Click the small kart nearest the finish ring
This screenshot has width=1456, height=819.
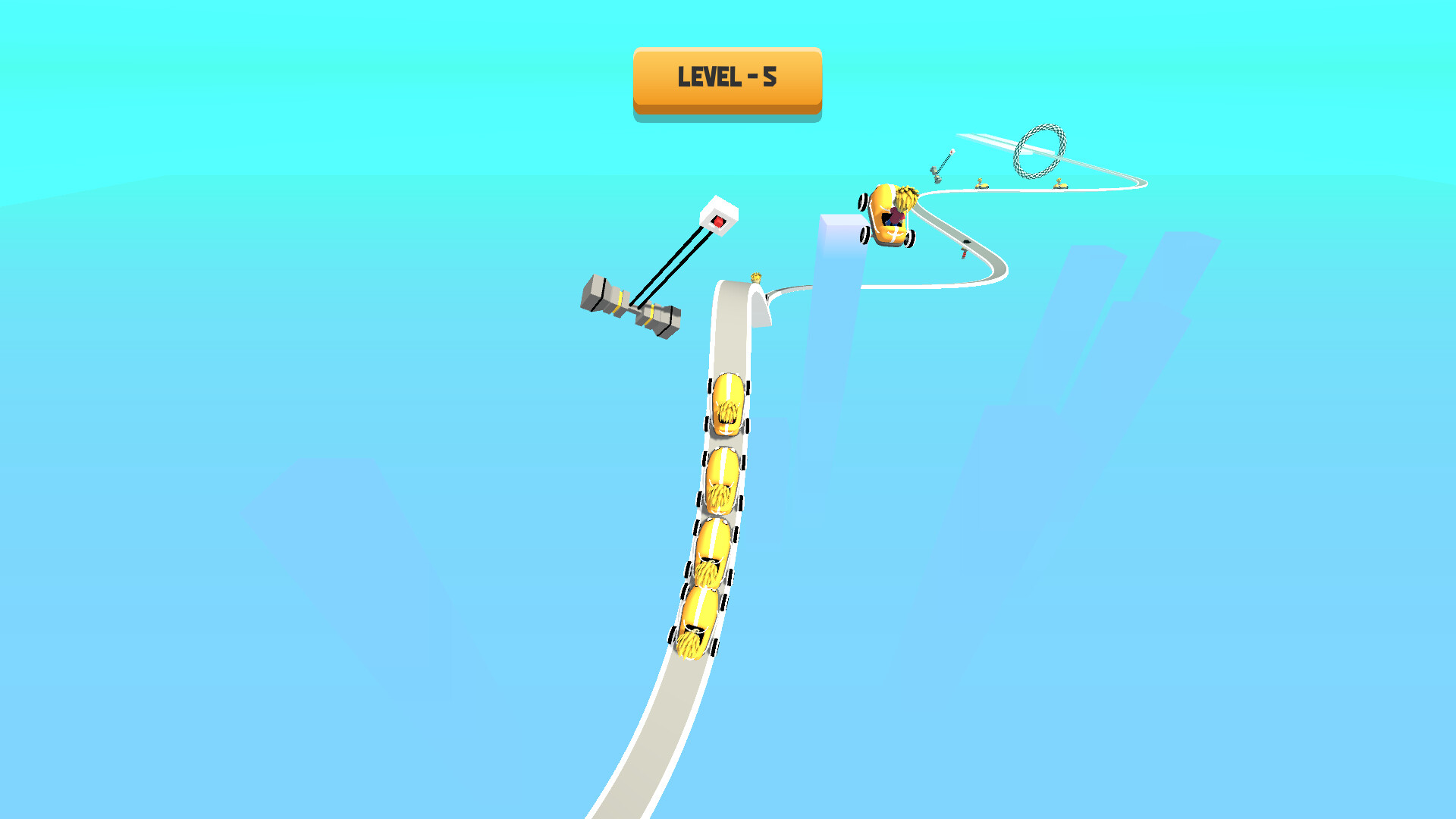point(1060,184)
